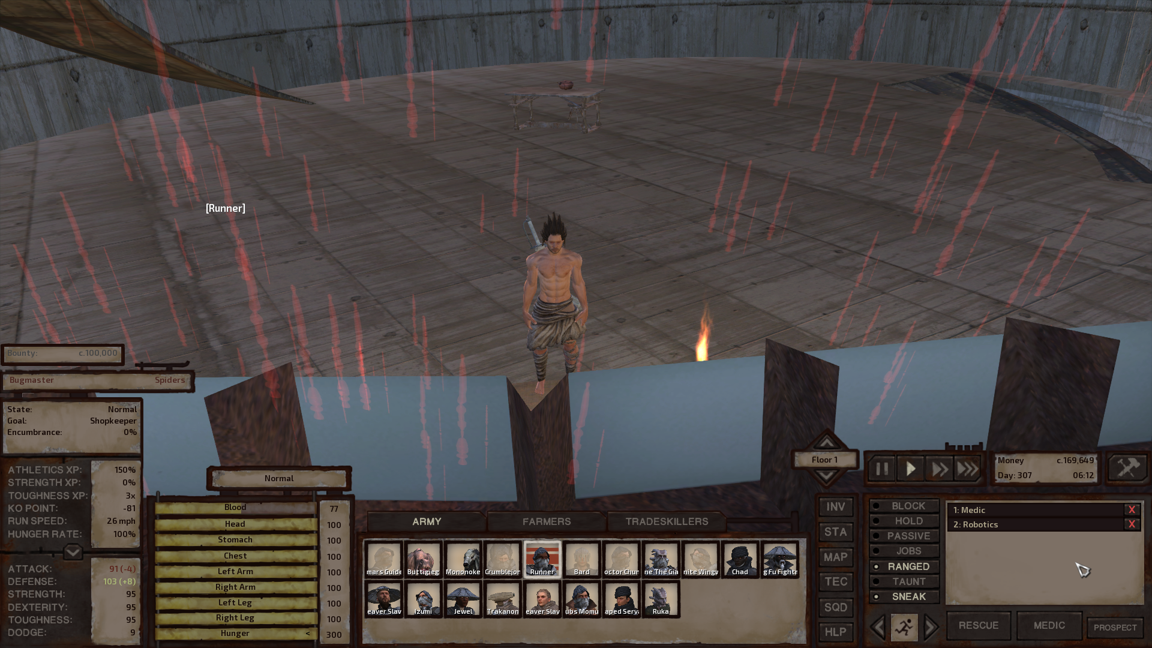Open the inventory with the INV button
Screen dimensions: 1152x648
point(835,507)
